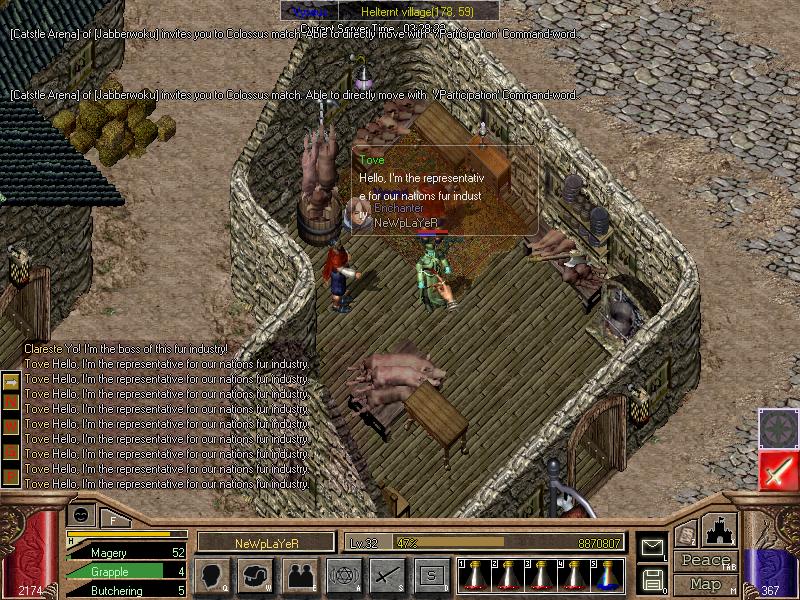This screenshot has height=600, width=800.
Task: Use the blue potion in slot 5
Action: point(607,575)
